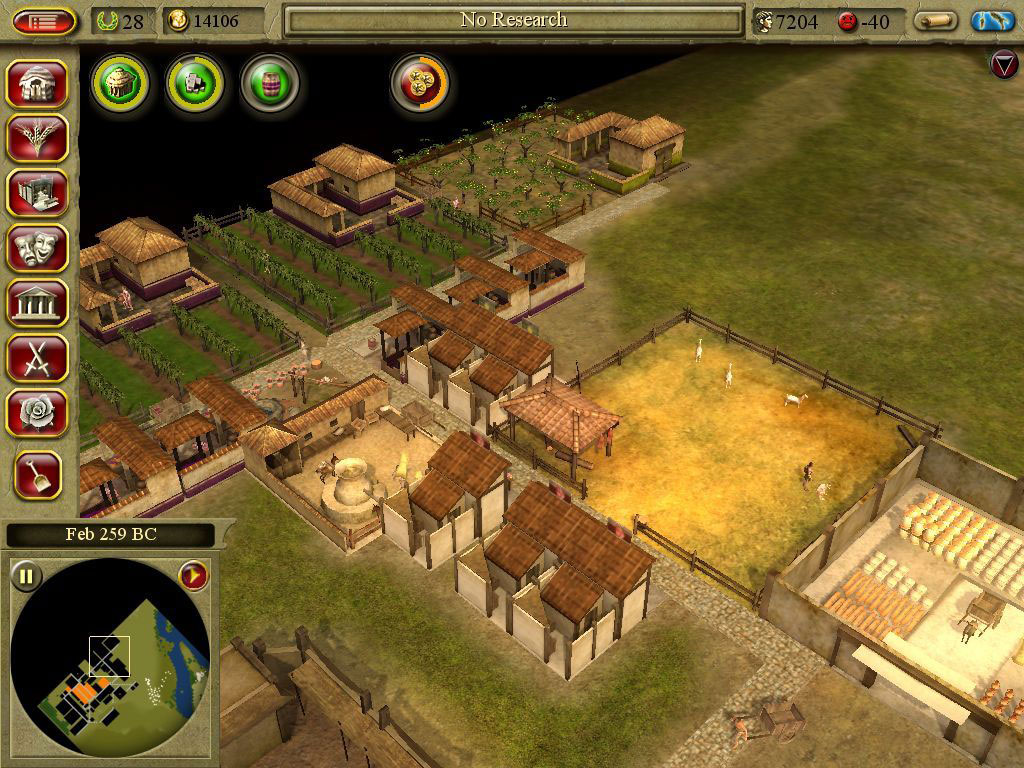Open the scroll button in top bar

(x=935, y=21)
